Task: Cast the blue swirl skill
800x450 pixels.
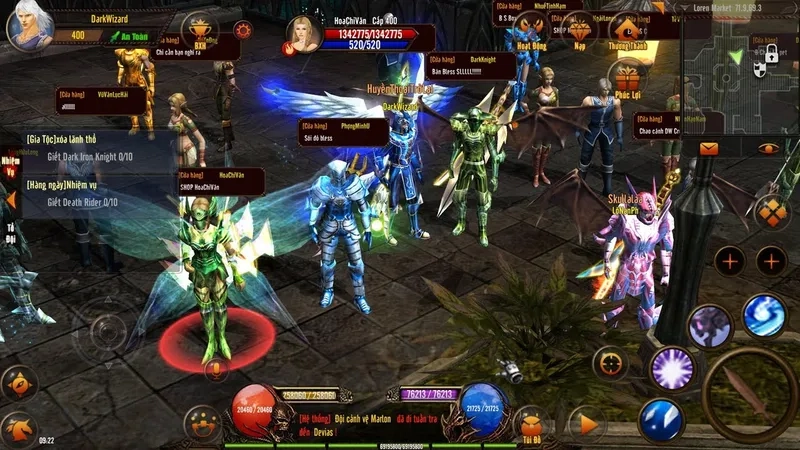Action: (764, 315)
